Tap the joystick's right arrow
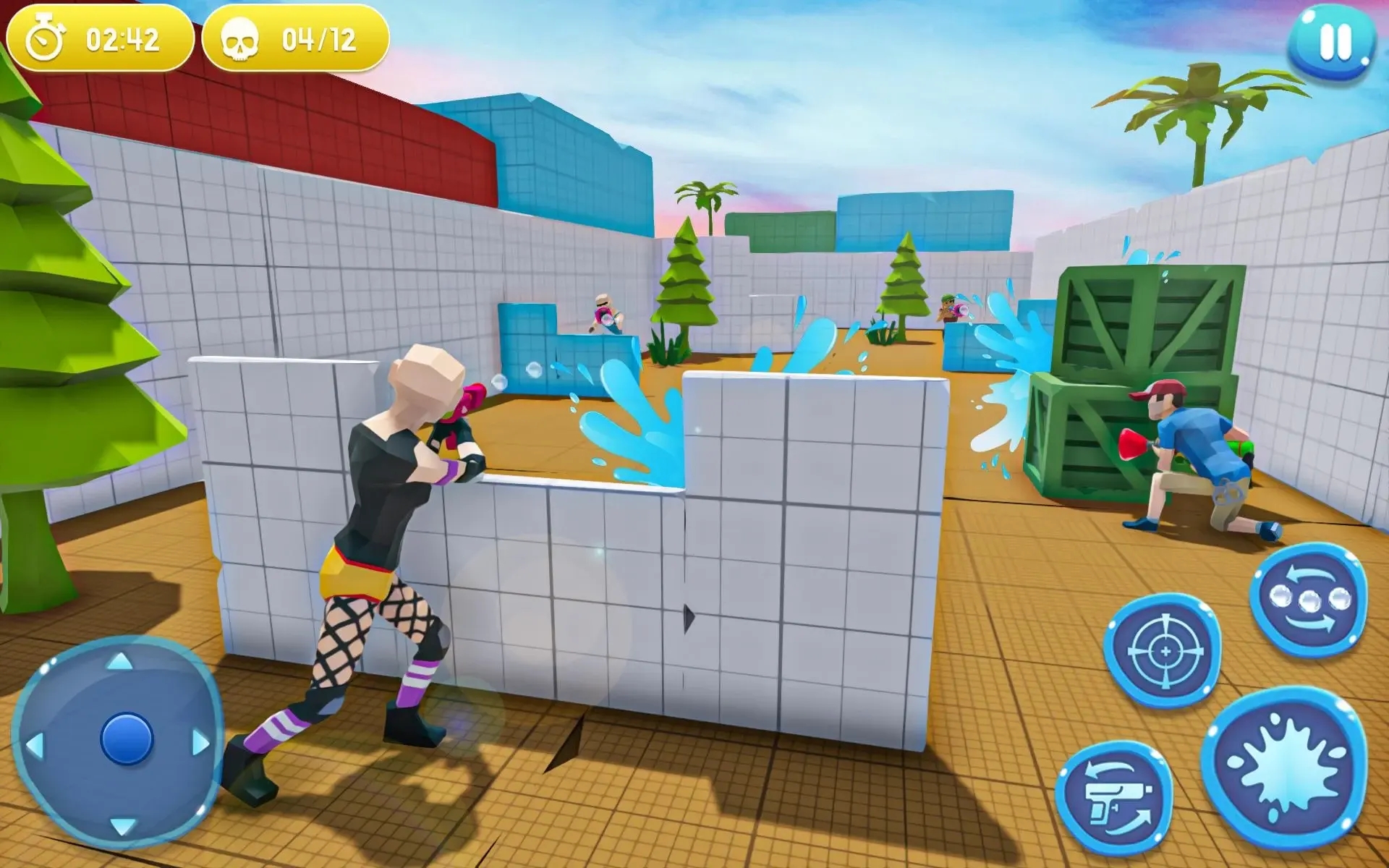This screenshot has height=868, width=1389. (x=200, y=743)
